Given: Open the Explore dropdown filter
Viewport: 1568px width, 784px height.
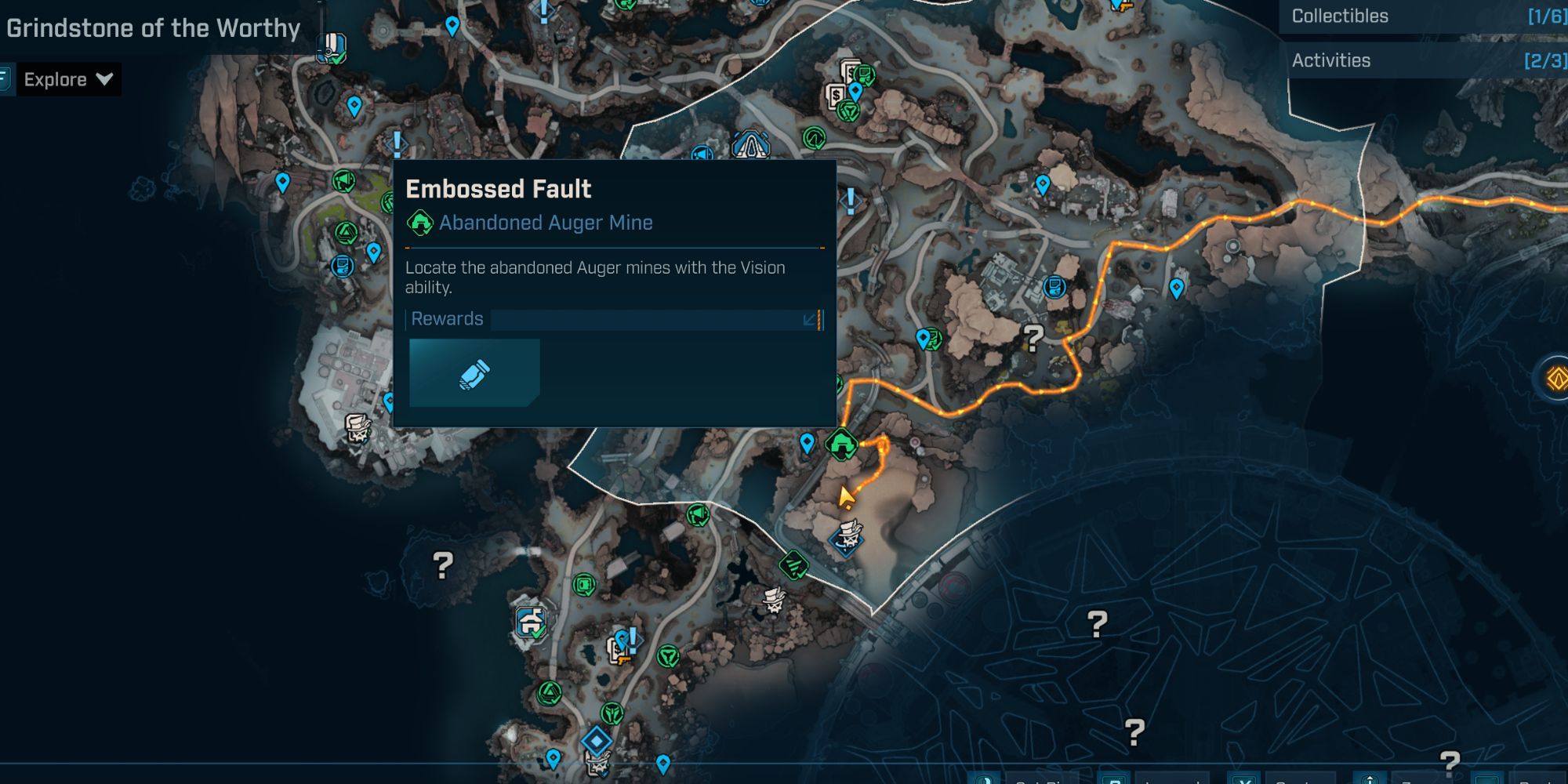Looking at the screenshot, I should [68, 79].
